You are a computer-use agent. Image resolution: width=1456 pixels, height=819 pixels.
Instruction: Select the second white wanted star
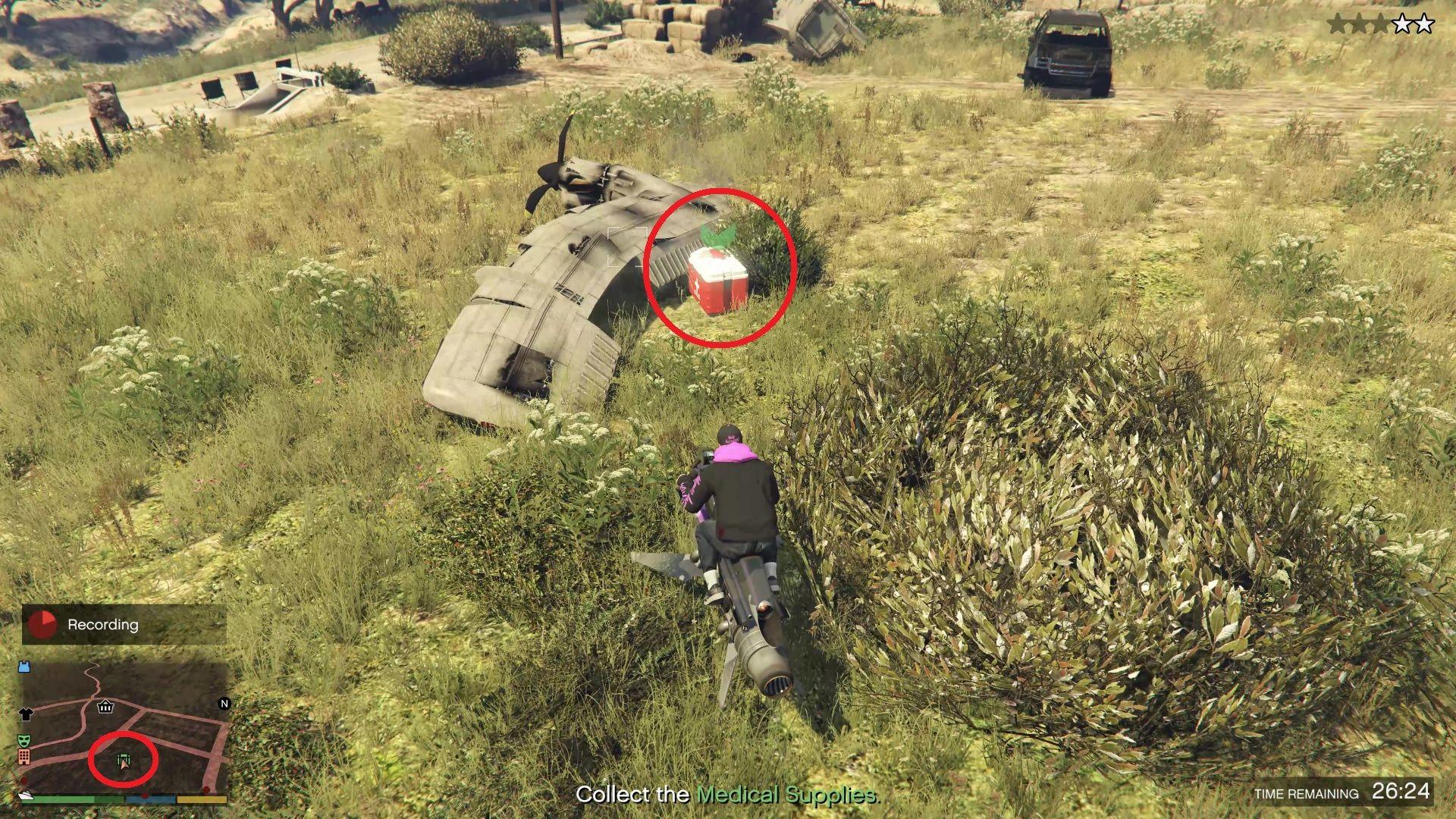(1424, 24)
